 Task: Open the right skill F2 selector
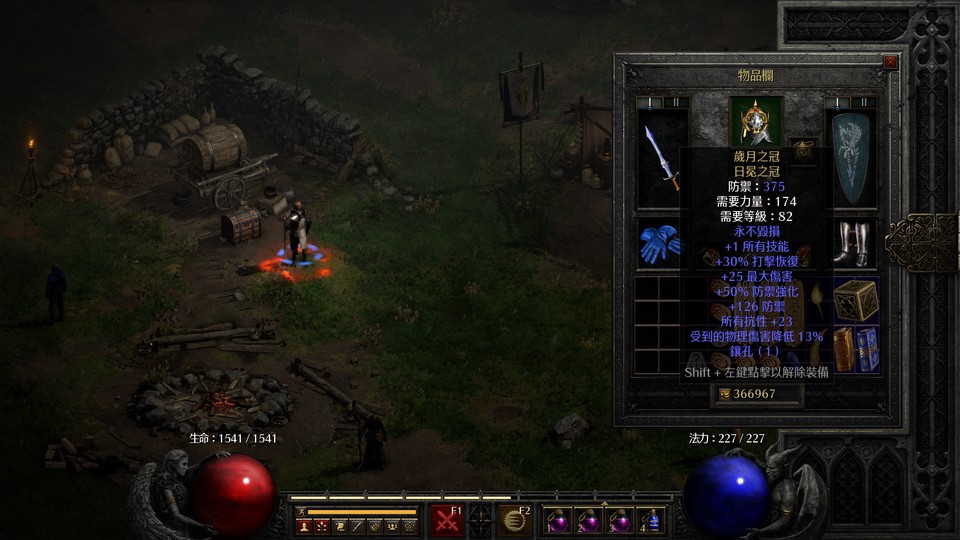[516, 521]
